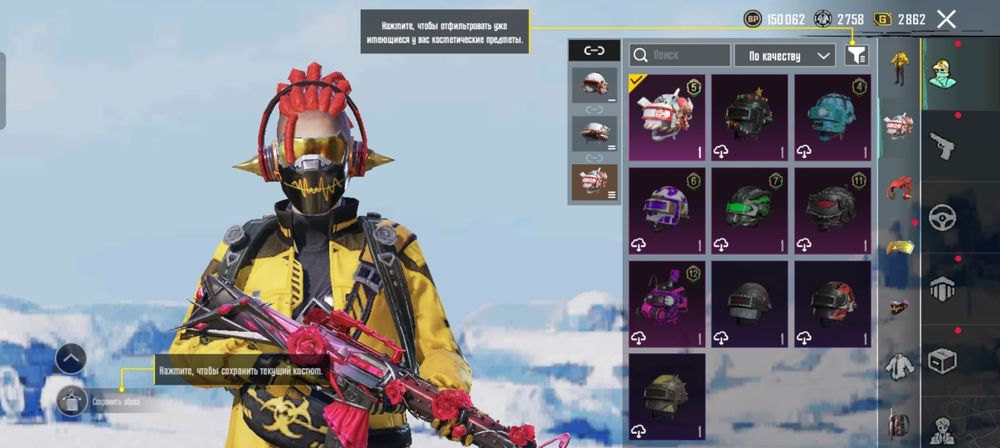Open the steering wheel vehicles category
This screenshot has width=1000, height=448.
tap(943, 217)
